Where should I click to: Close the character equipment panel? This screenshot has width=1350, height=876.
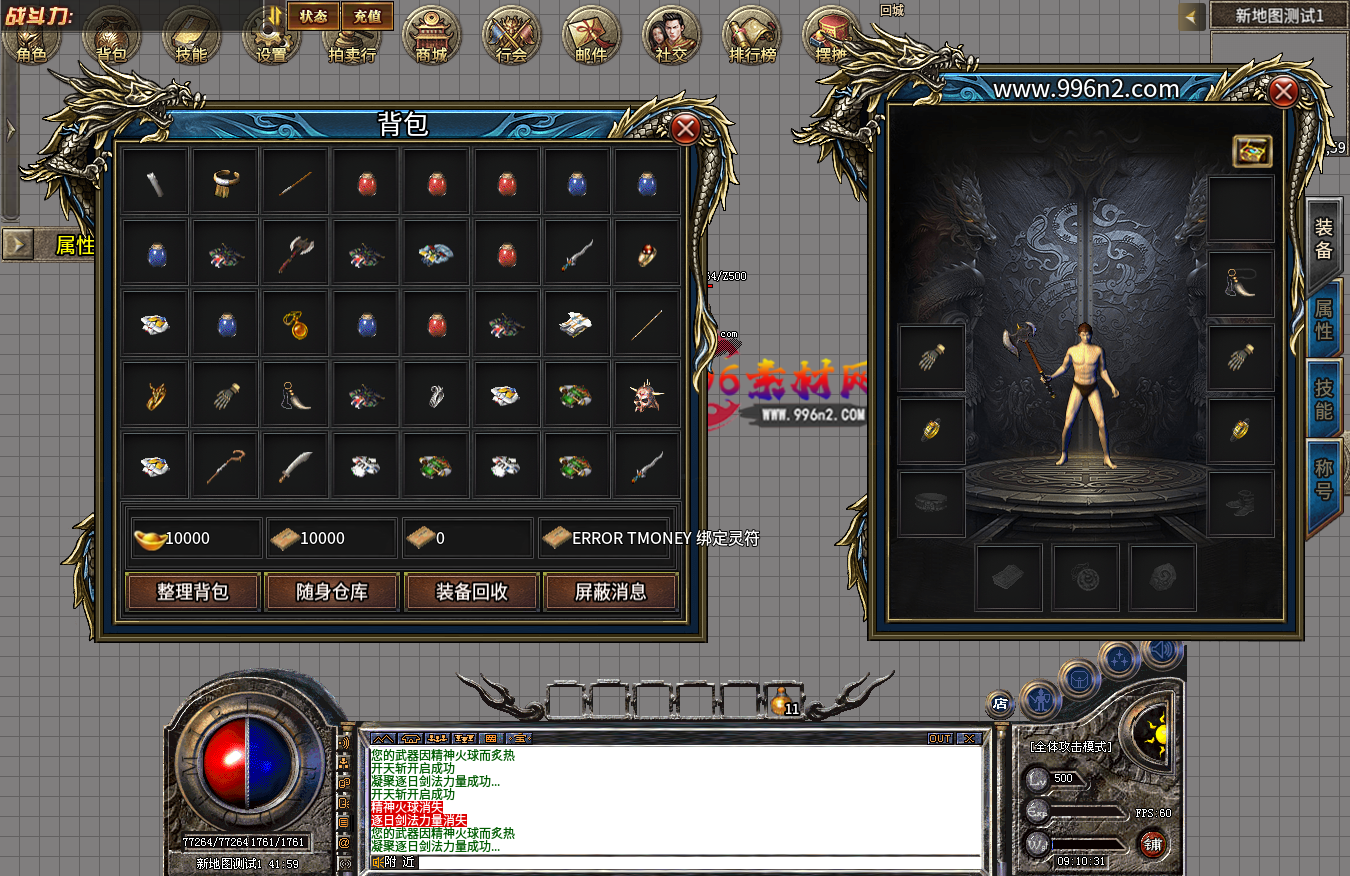coord(1283,93)
